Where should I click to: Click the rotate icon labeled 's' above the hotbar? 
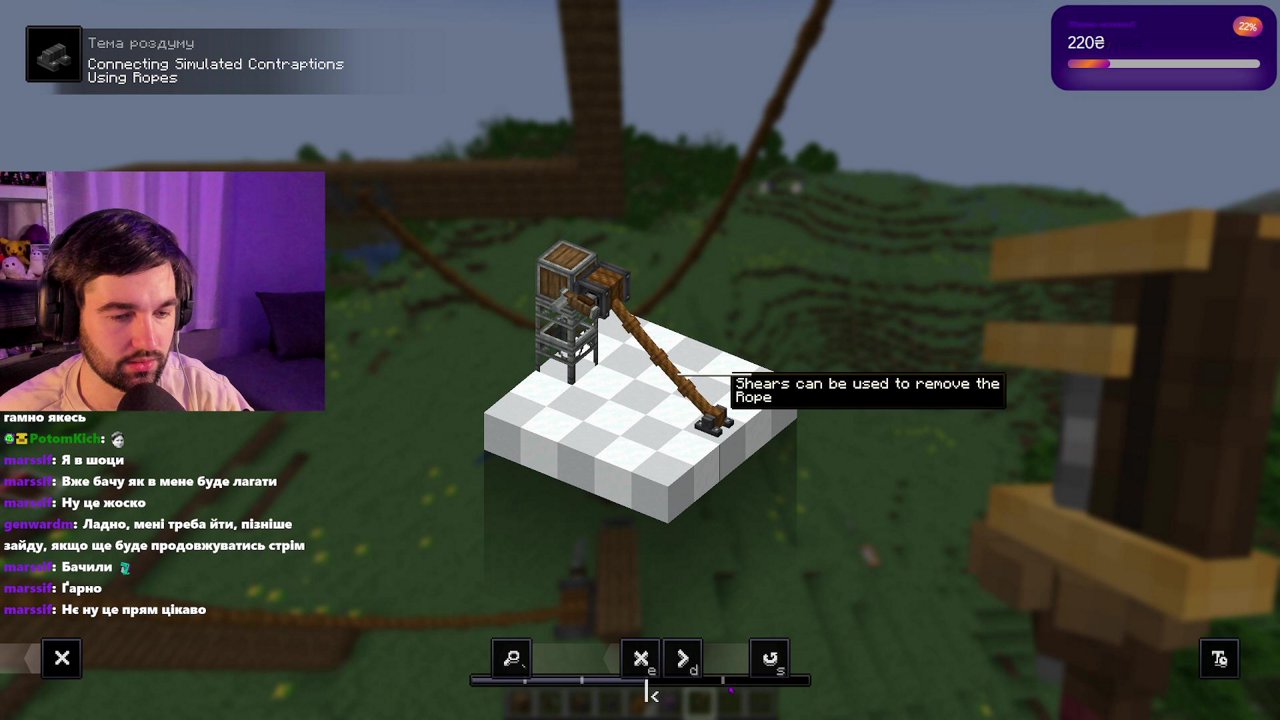pos(770,658)
